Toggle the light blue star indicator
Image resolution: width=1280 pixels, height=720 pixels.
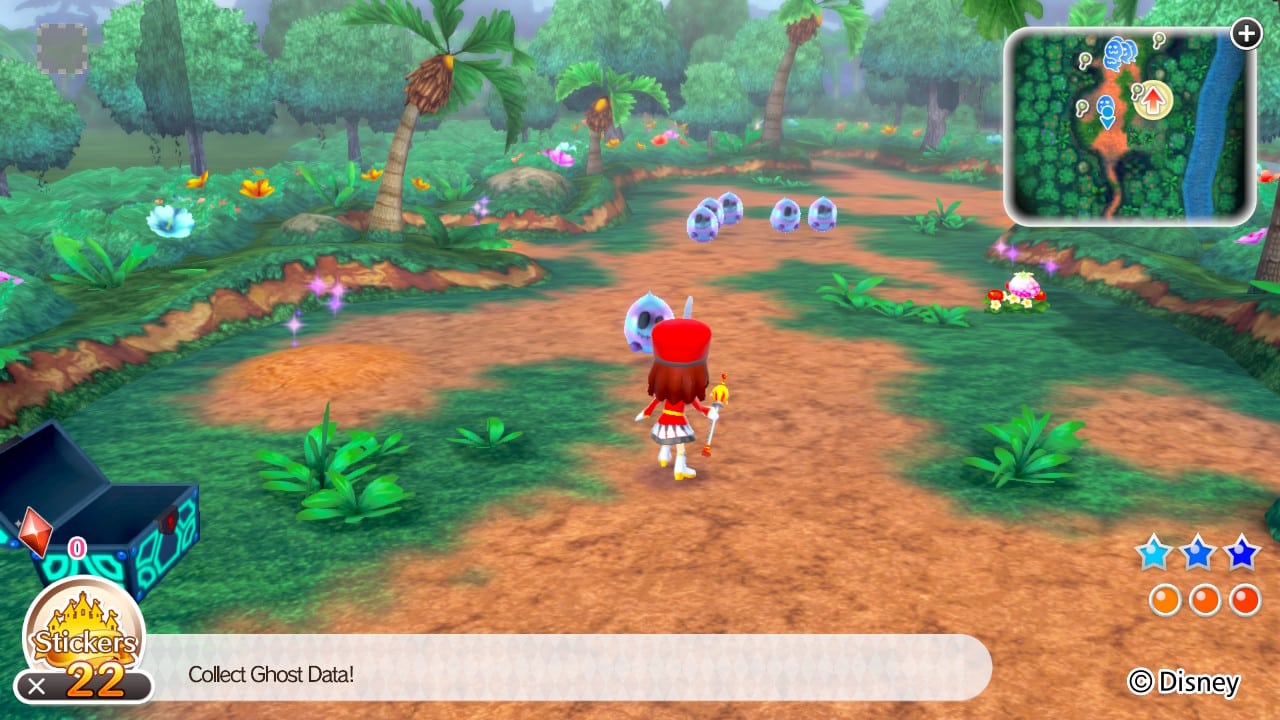1153,550
